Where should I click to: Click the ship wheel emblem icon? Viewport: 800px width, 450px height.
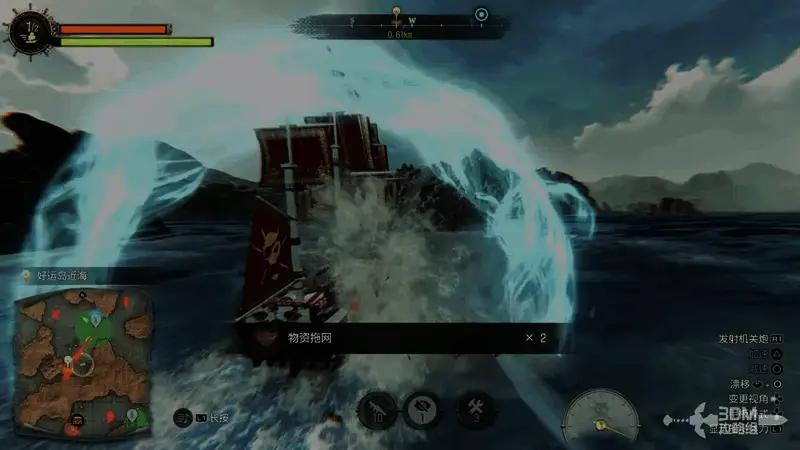point(28,30)
